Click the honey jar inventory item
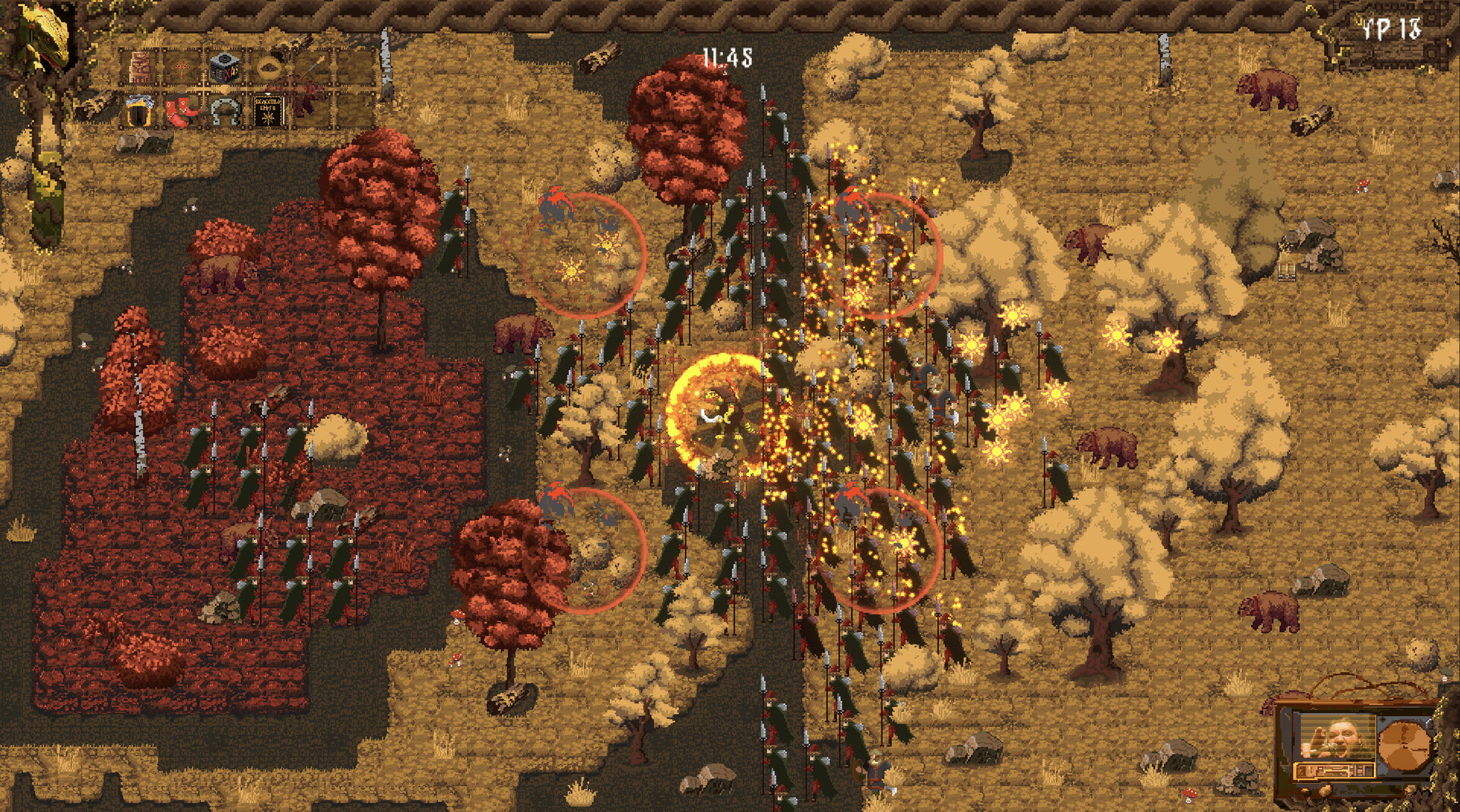 [x=140, y=112]
